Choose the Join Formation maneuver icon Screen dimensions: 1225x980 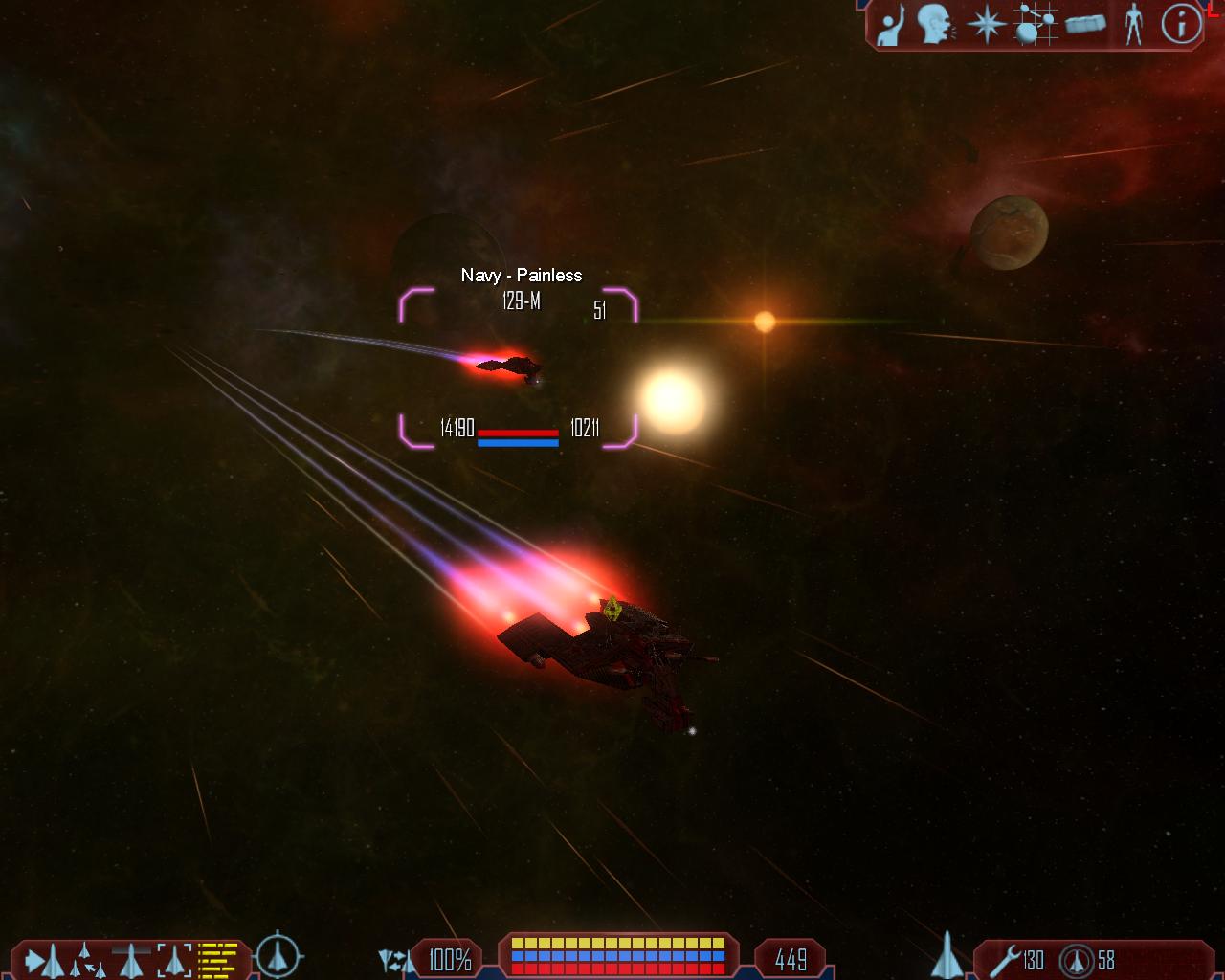tap(88, 960)
